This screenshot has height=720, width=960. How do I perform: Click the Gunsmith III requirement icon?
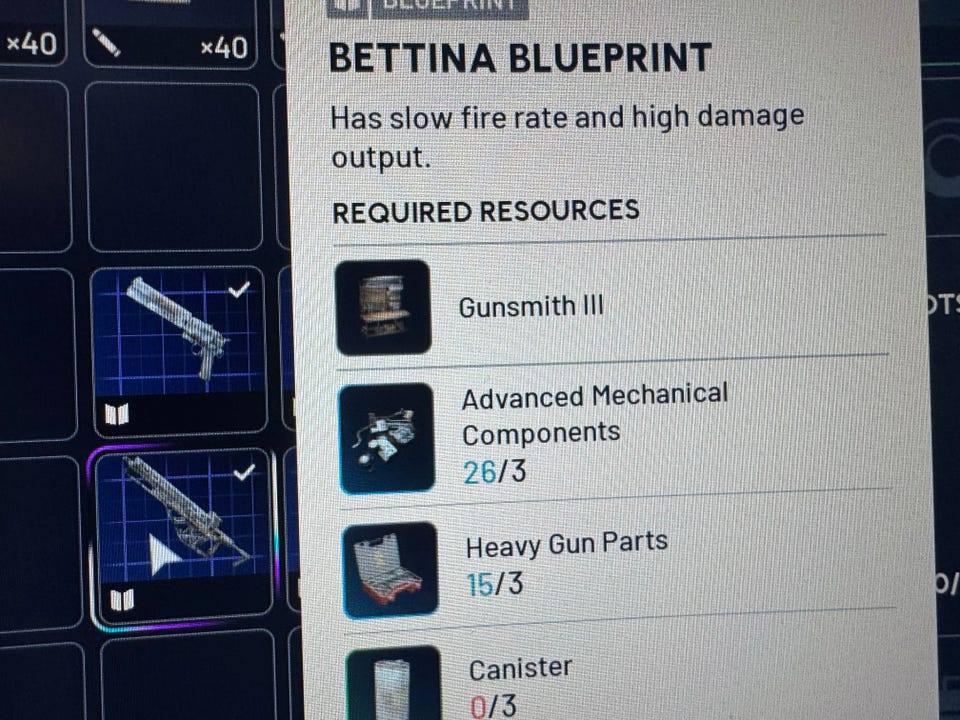pos(383,307)
